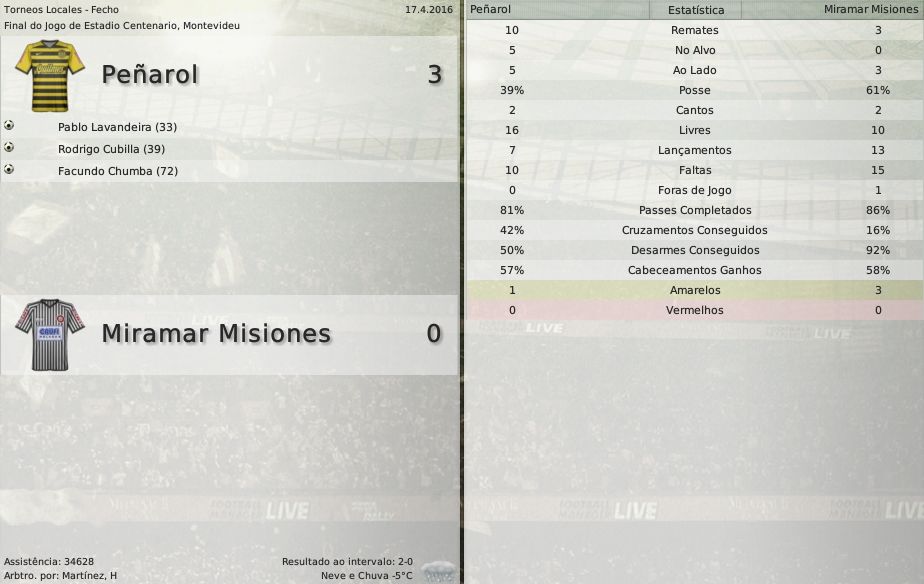Select the Remates statistic row

pyautogui.click(x=694, y=30)
